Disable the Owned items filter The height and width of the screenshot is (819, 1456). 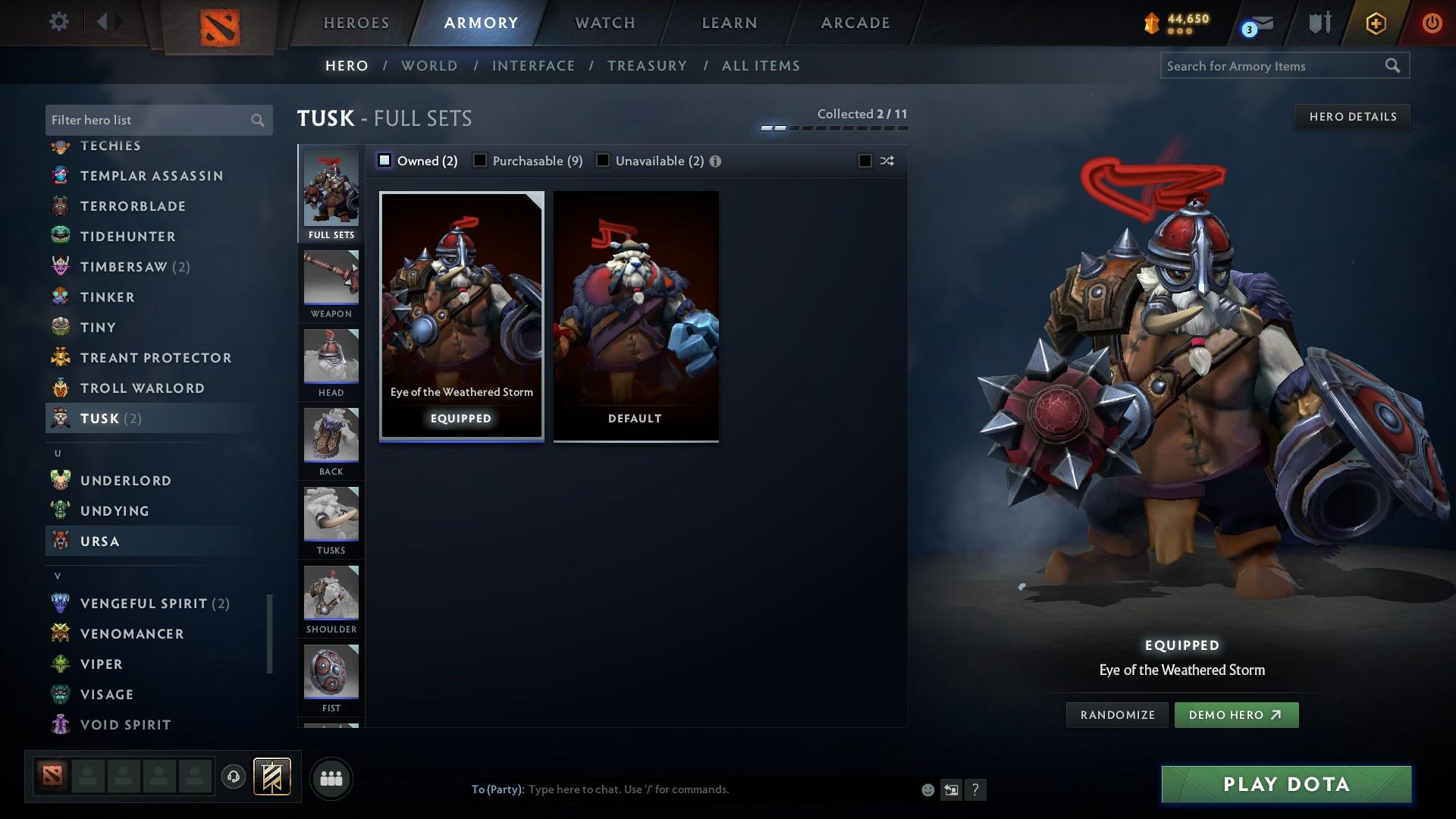385,161
